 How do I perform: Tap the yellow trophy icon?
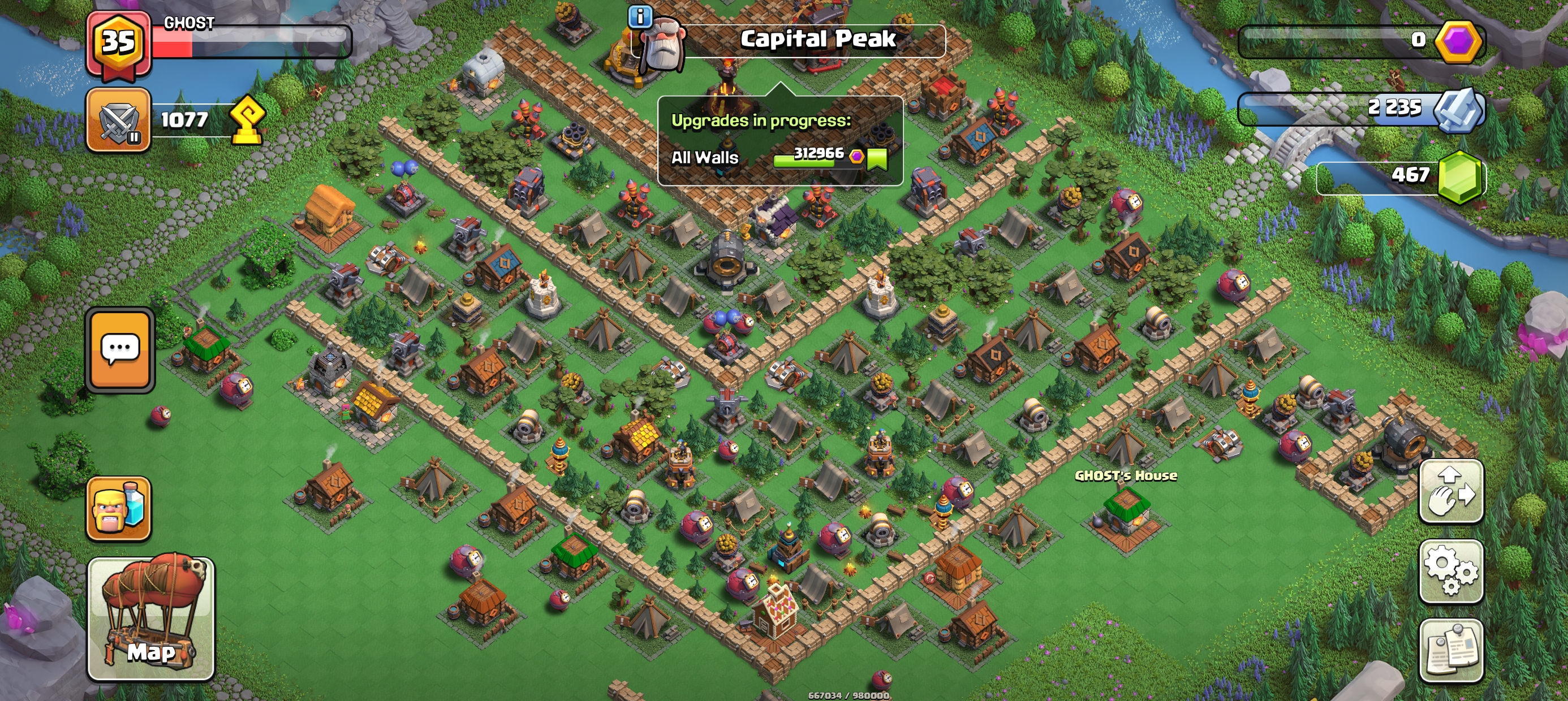click(247, 120)
